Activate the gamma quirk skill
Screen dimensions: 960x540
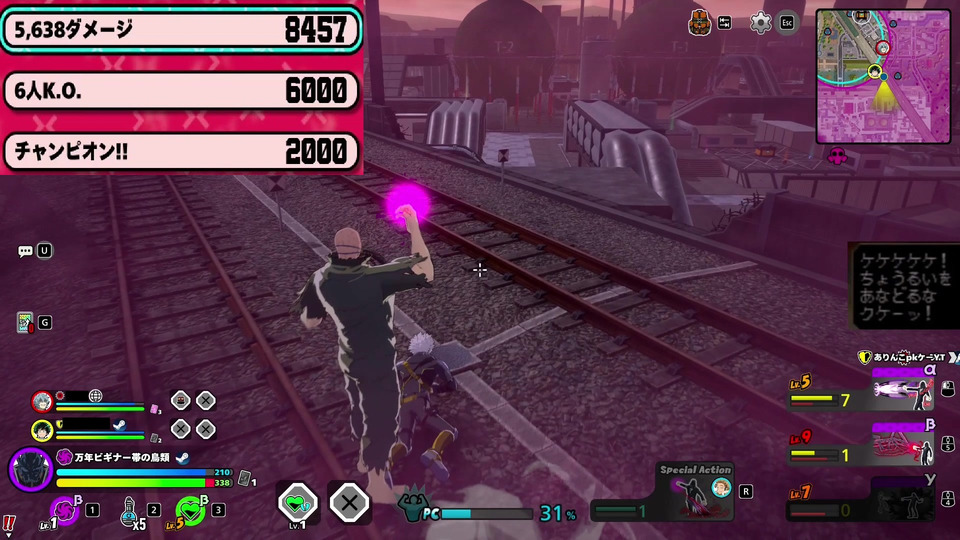898,497
